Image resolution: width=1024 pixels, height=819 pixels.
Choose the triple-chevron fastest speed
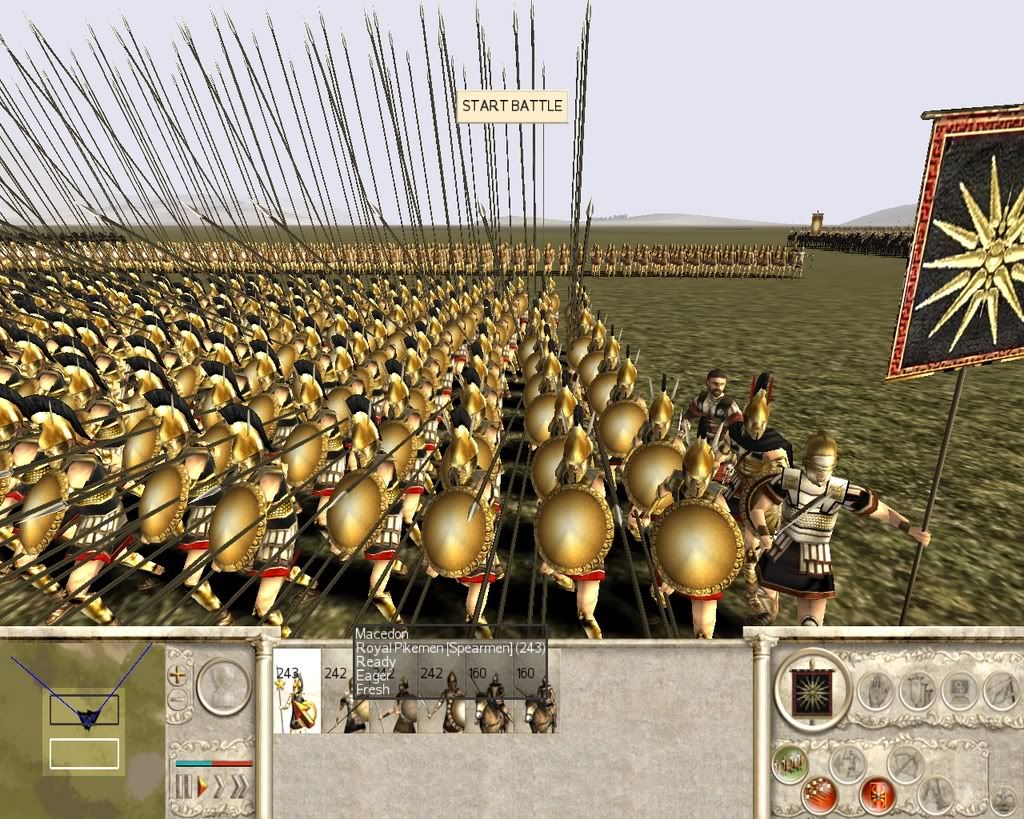click(238, 787)
